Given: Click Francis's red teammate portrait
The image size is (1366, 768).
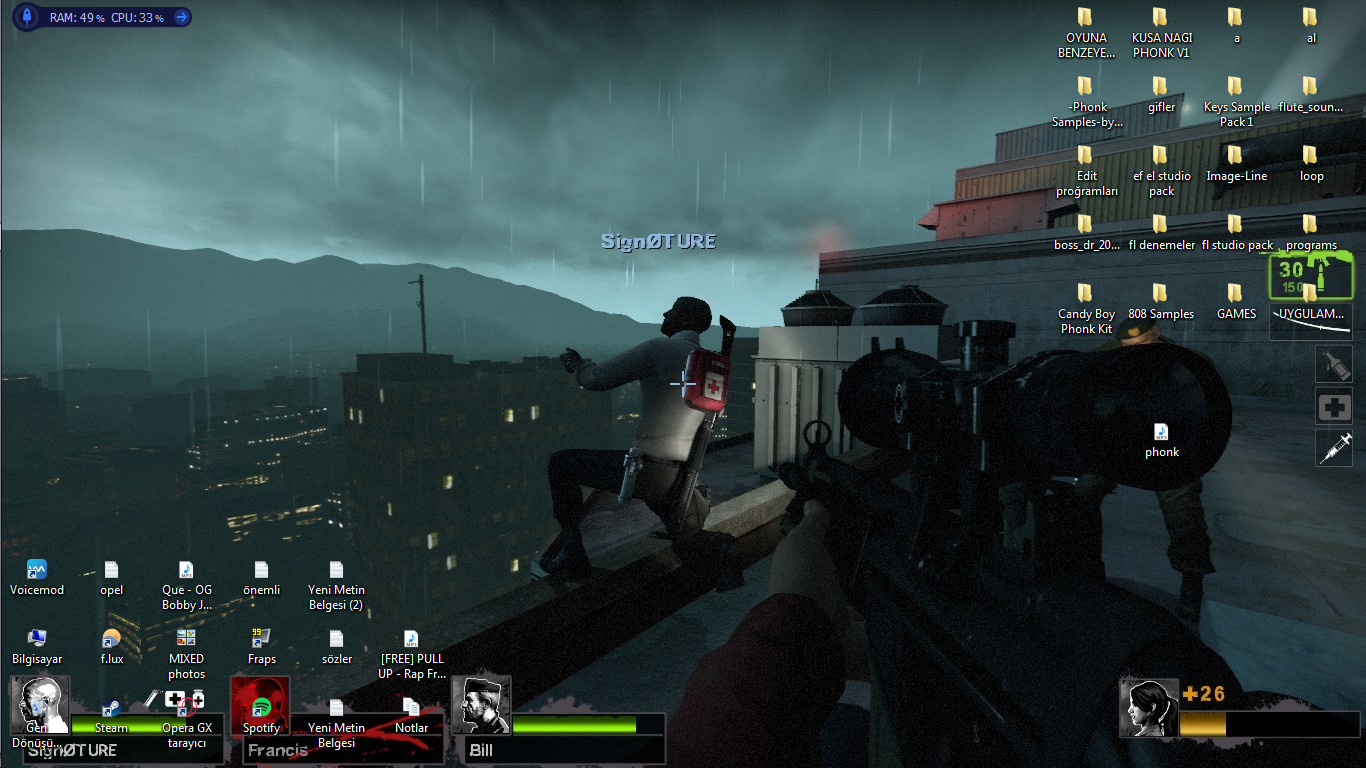Looking at the screenshot, I should 260,705.
